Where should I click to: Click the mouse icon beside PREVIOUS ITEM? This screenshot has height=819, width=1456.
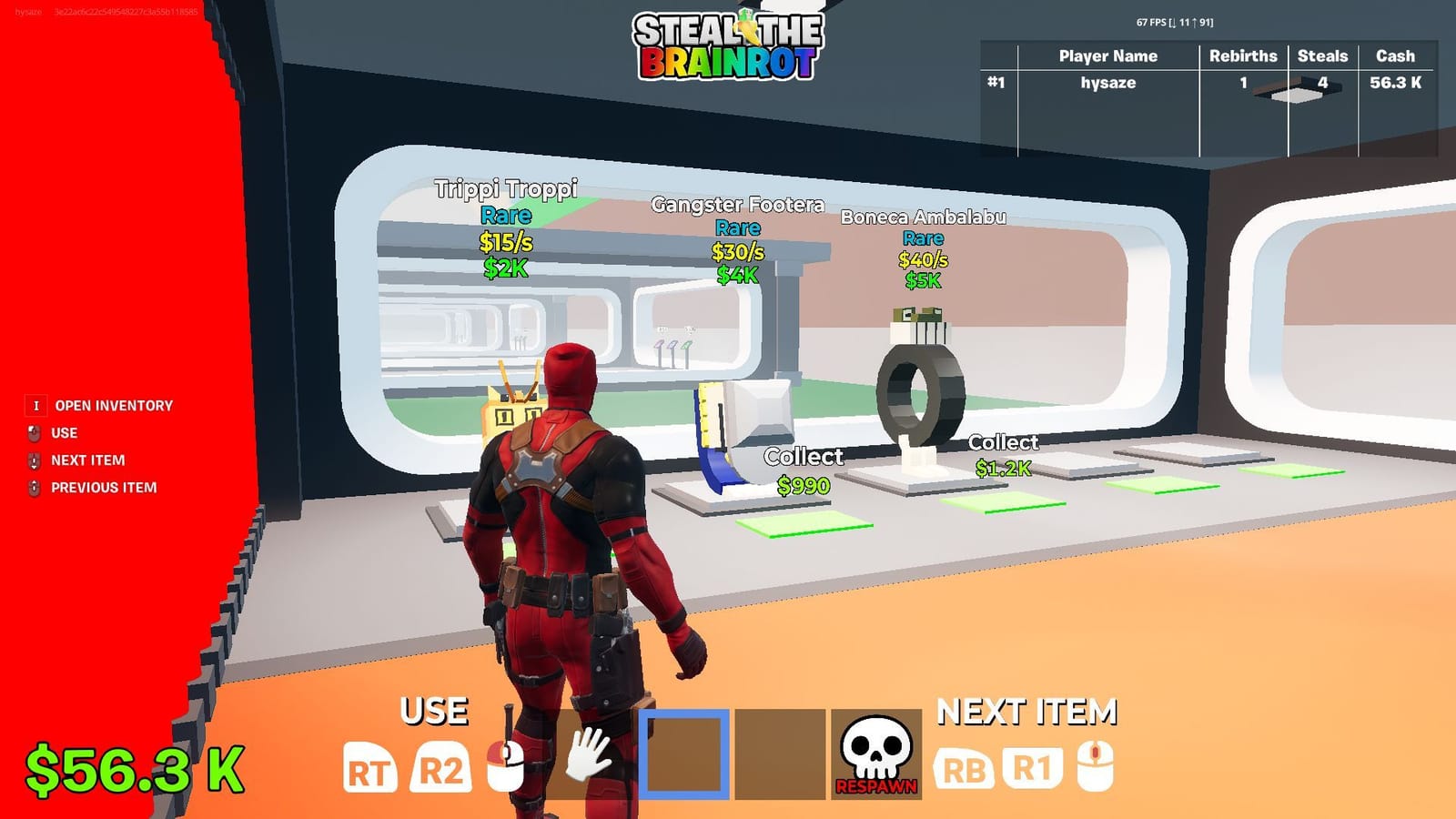(34, 489)
